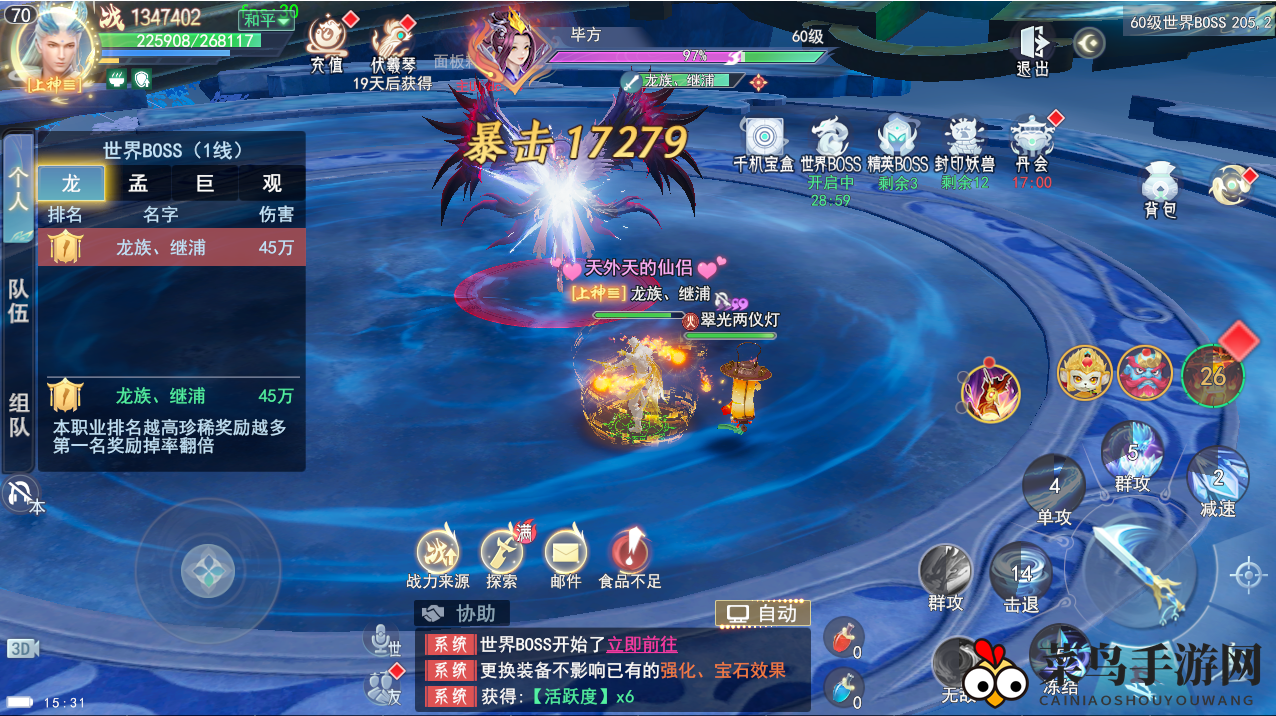Open the 组队 side tab
Viewport: 1276px width, 716px height.
pyautogui.click(x=19, y=414)
